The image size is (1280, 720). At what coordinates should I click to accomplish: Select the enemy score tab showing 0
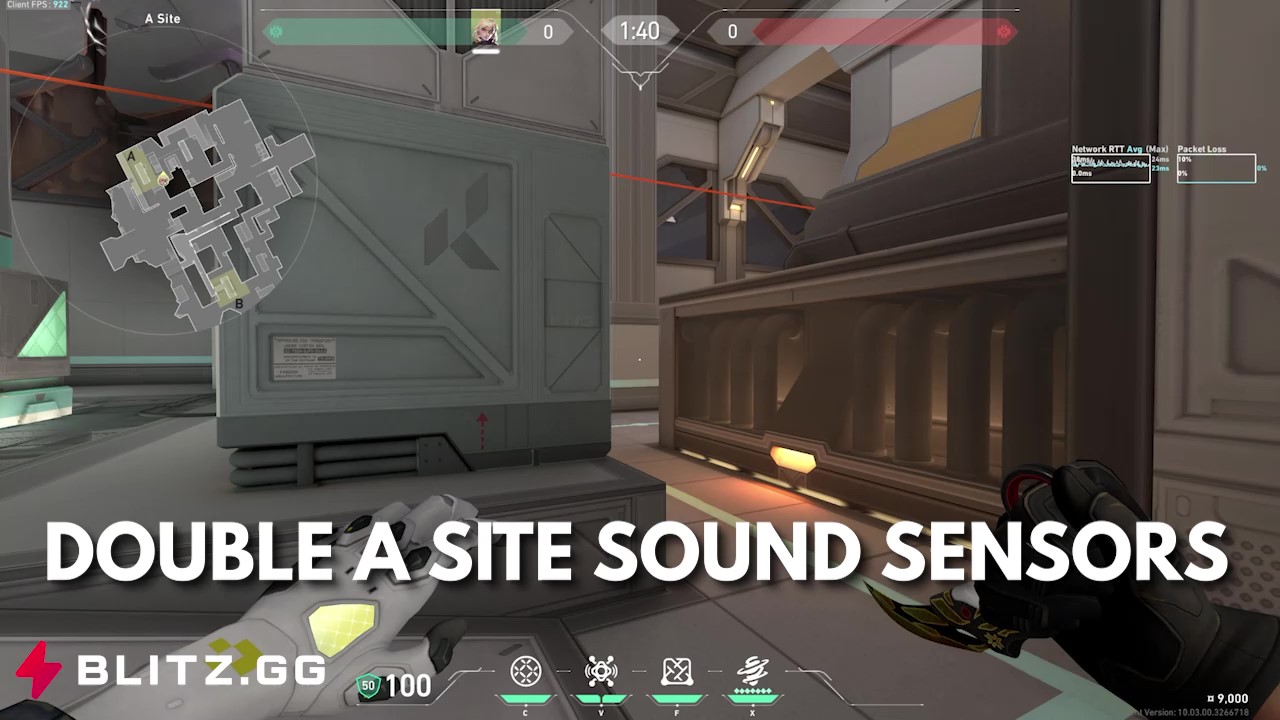click(732, 31)
